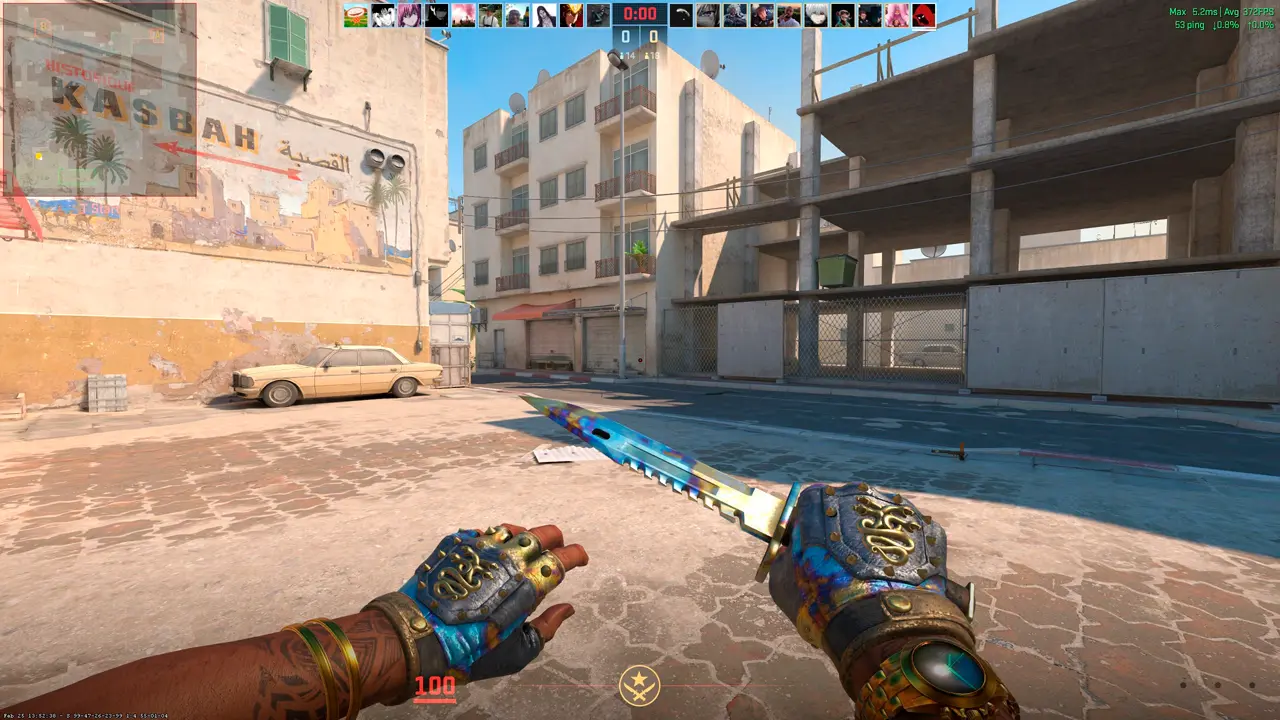This screenshot has width=1280, height=720.
Task: Click the gold star emblem on the HUD
Action: 639,685
